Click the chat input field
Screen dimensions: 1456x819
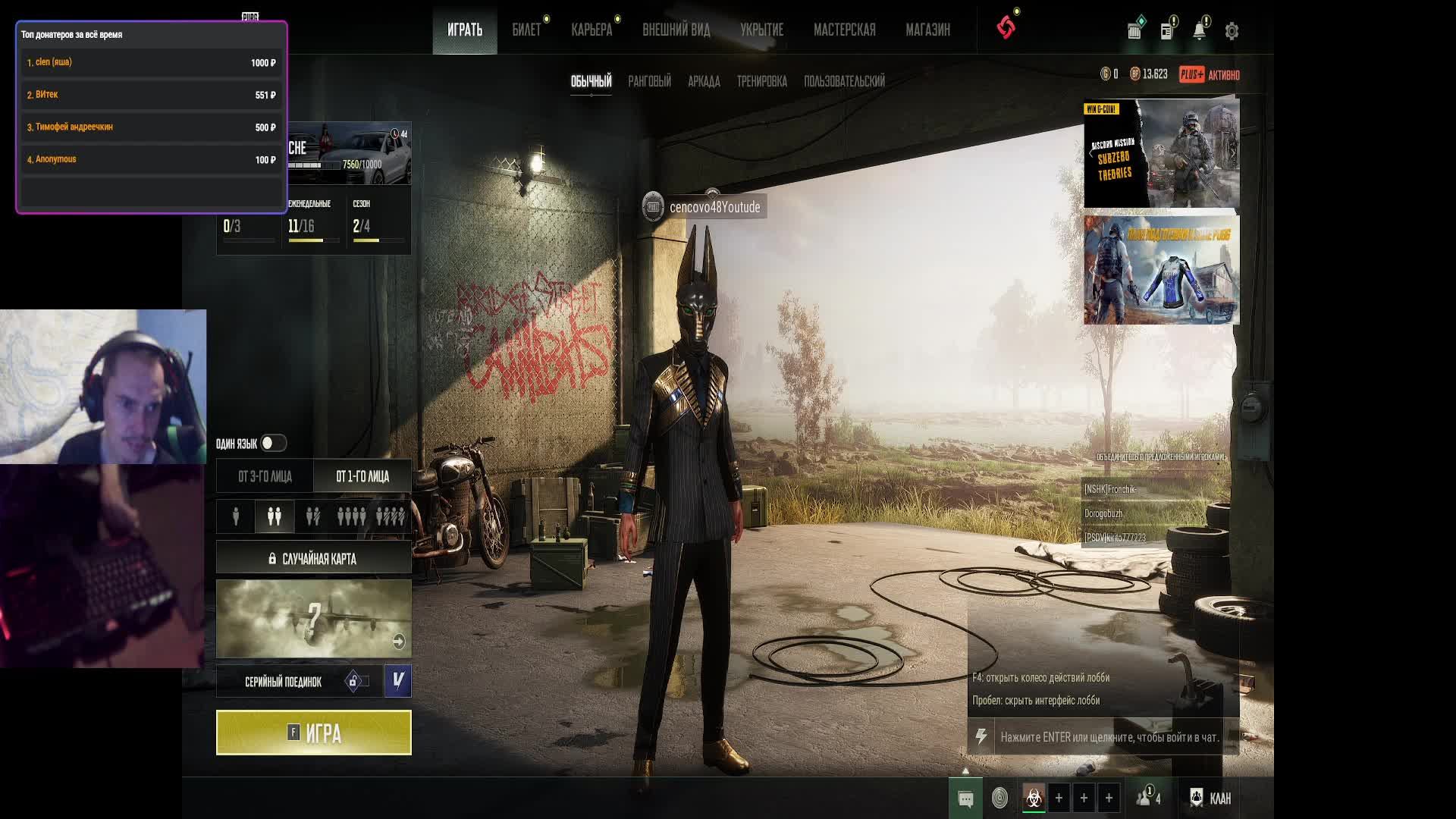click(x=1109, y=737)
